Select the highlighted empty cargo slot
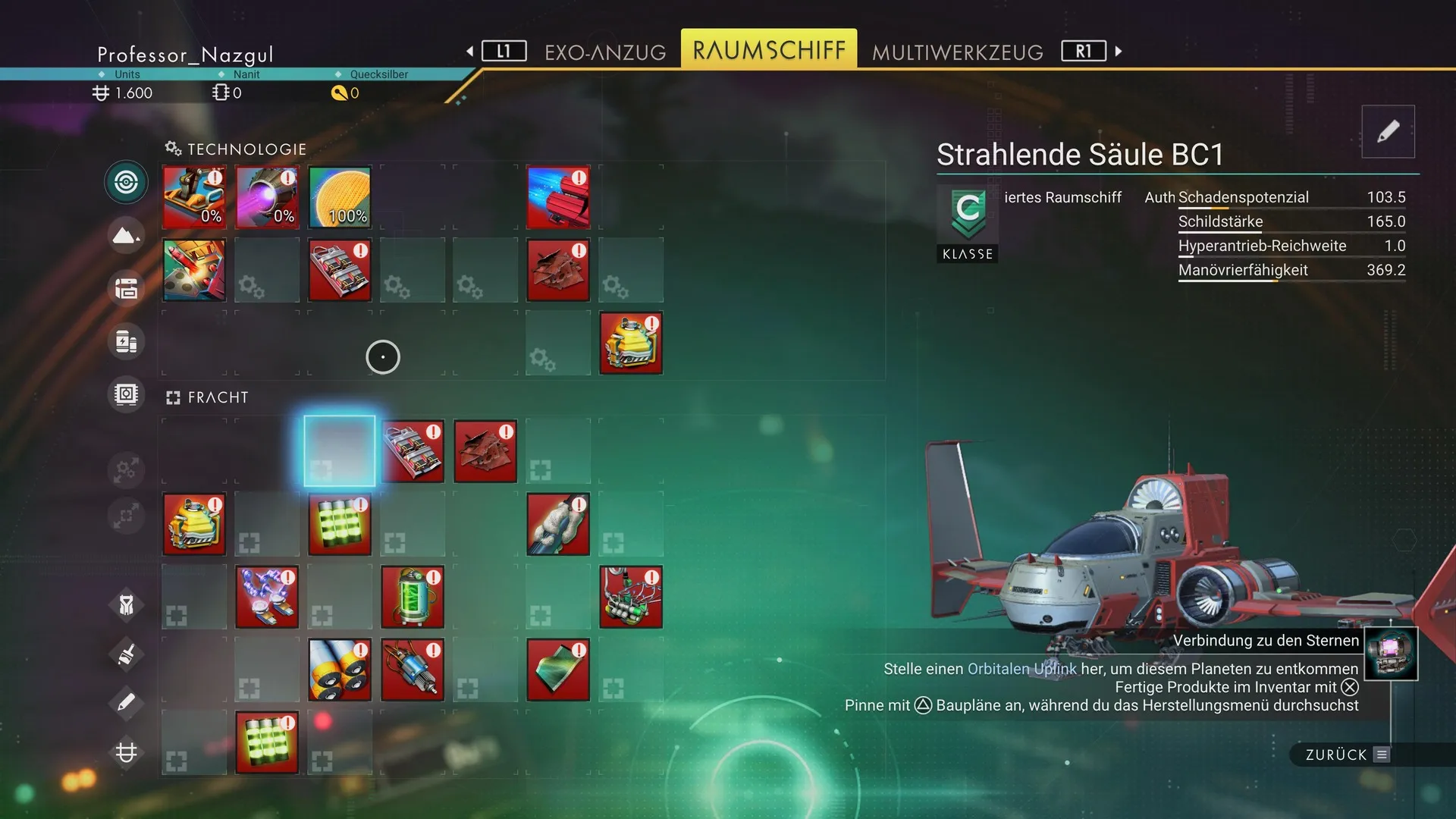The height and width of the screenshot is (819, 1456). 340,451
